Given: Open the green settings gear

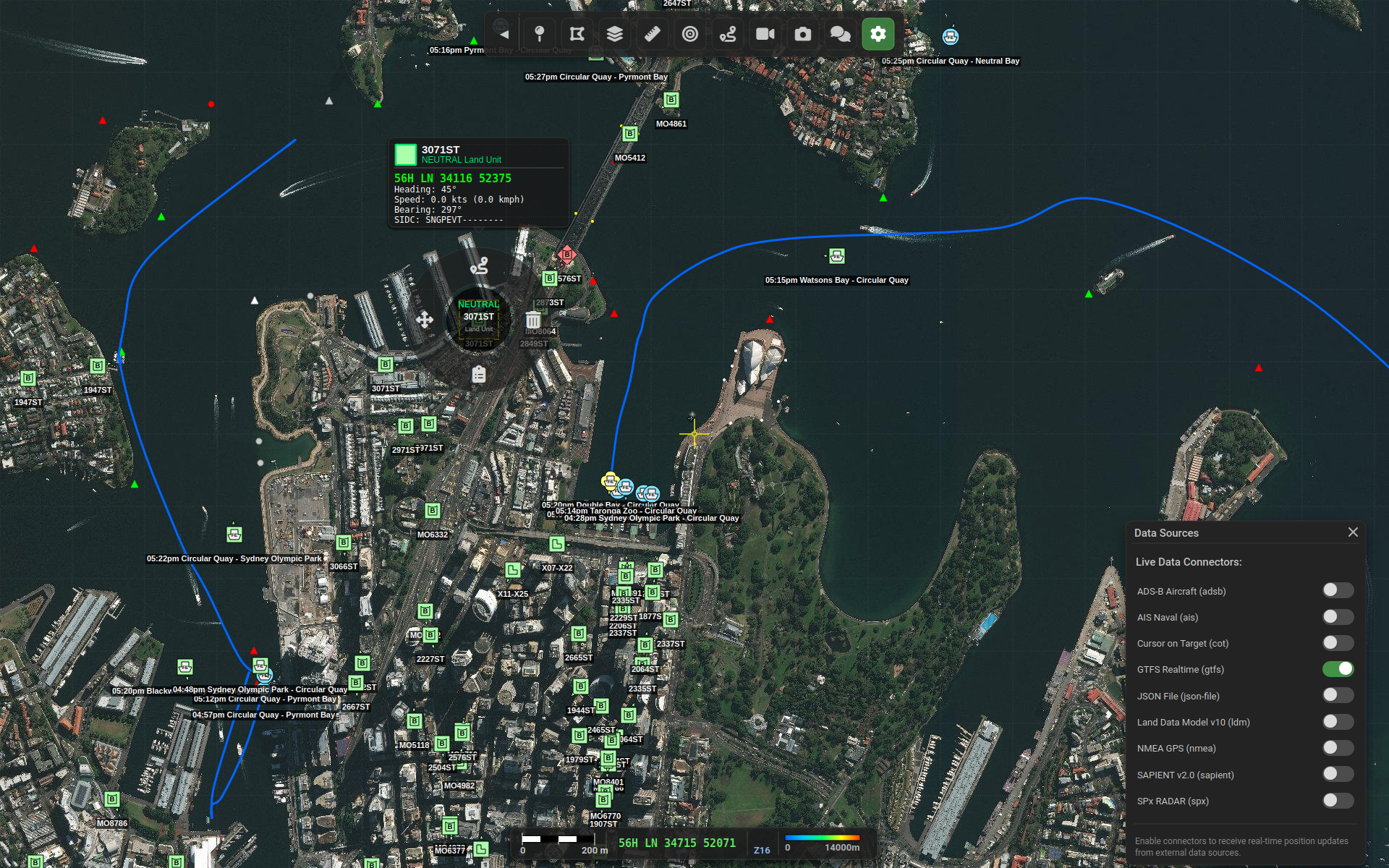Looking at the screenshot, I should pos(878,33).
